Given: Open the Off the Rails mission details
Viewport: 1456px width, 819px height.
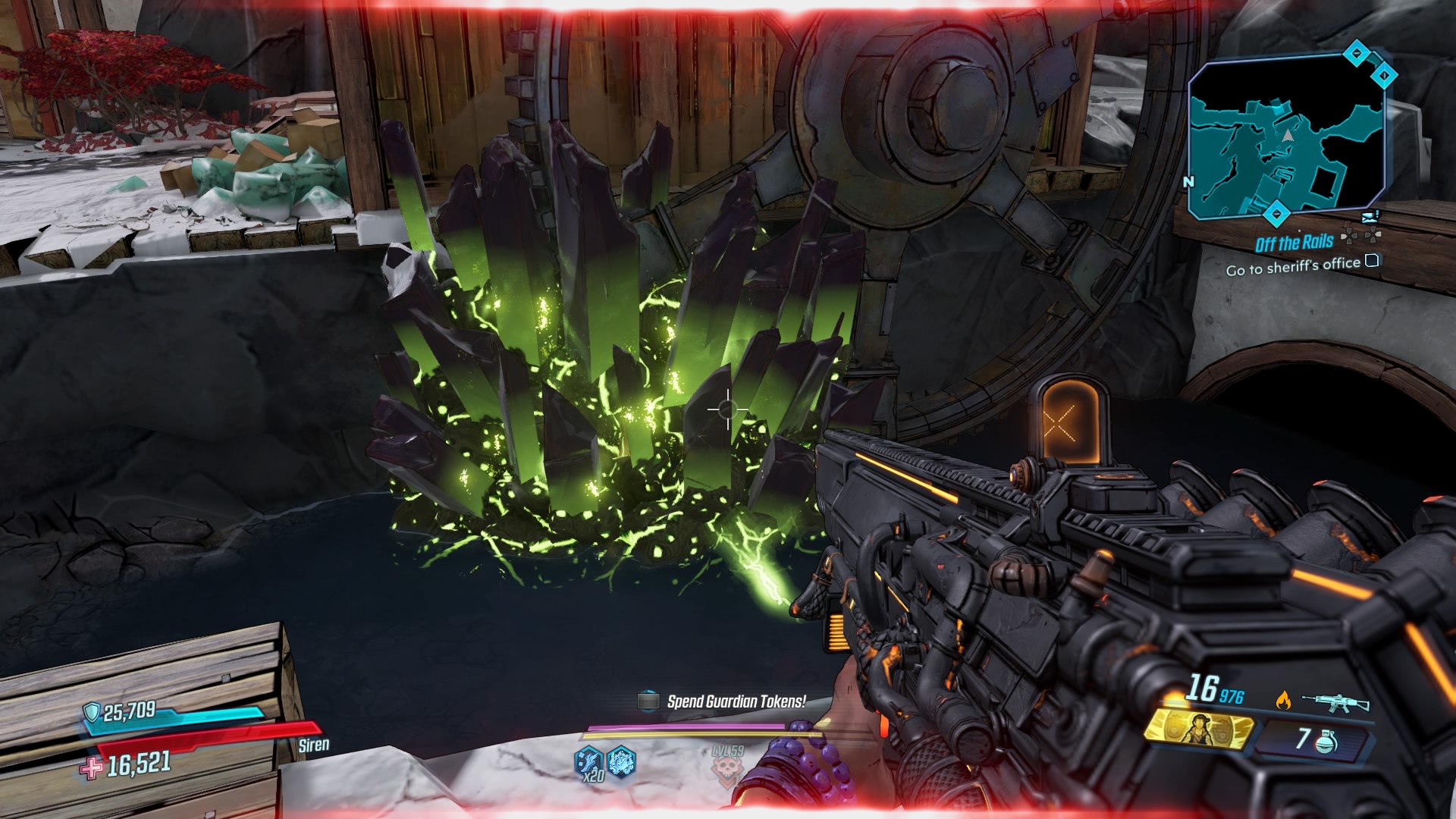Looking at the screenshot, I should (1294, 242).
